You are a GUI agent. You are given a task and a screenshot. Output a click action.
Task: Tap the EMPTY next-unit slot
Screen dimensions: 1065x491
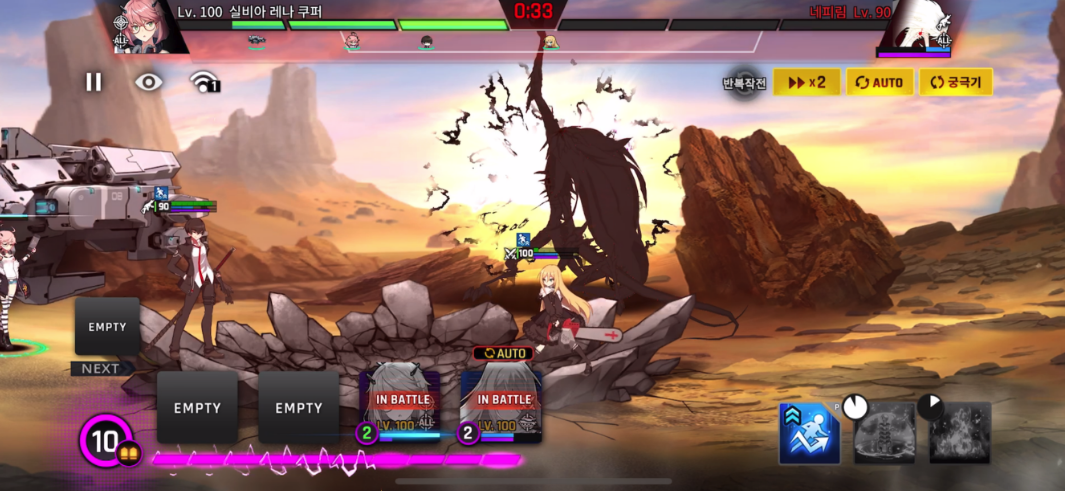[107, 327]
